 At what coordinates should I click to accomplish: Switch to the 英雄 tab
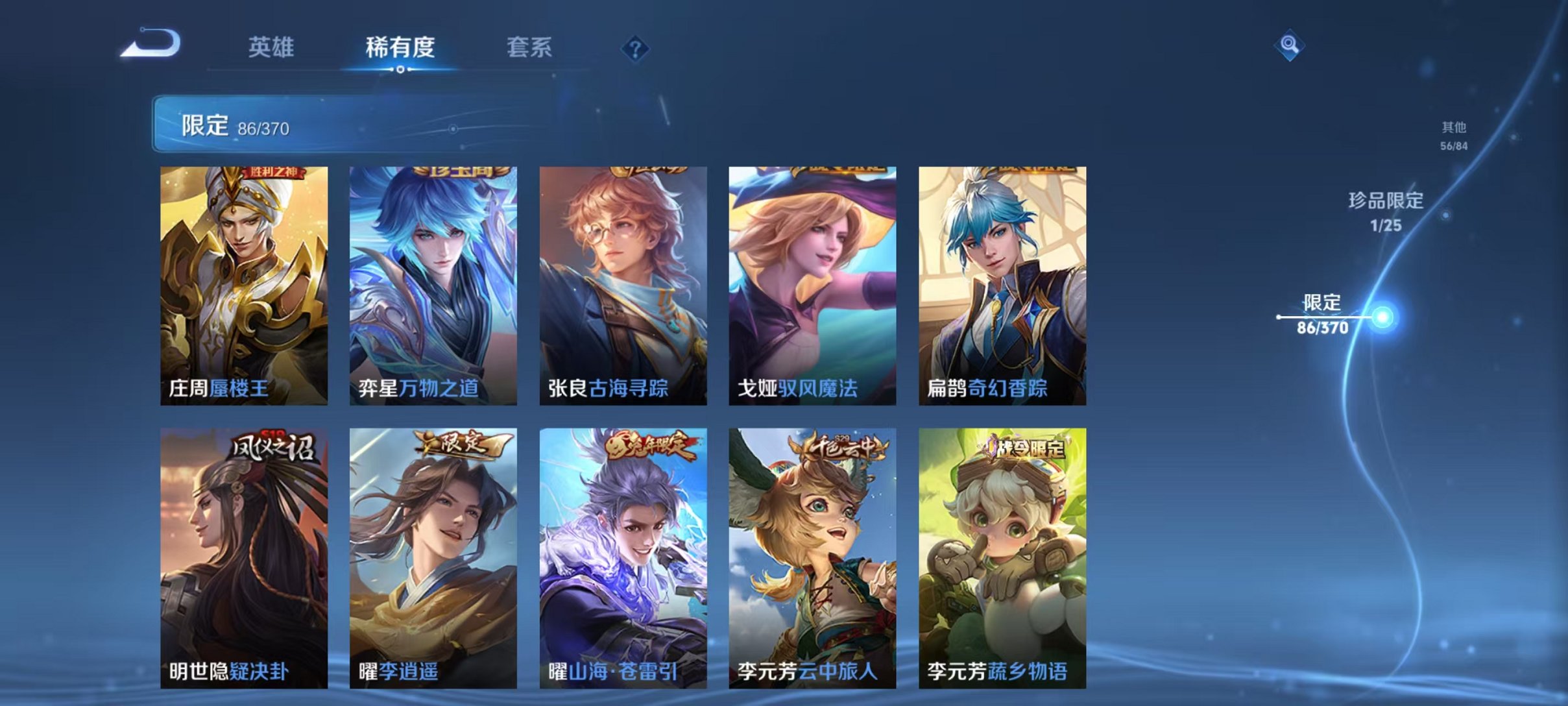point(272,47)
